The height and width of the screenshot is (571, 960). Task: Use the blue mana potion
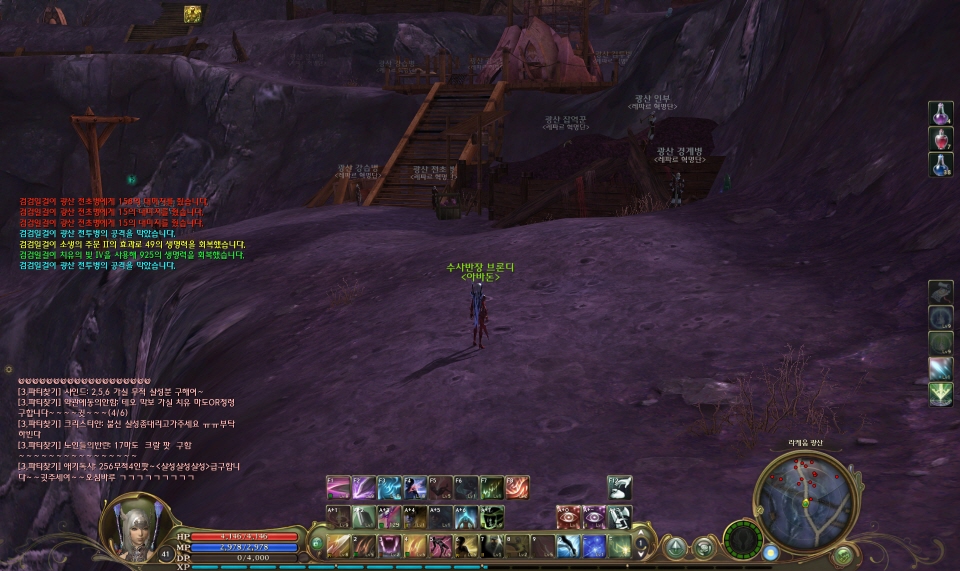pyautogui.click(x=940, y=164)
